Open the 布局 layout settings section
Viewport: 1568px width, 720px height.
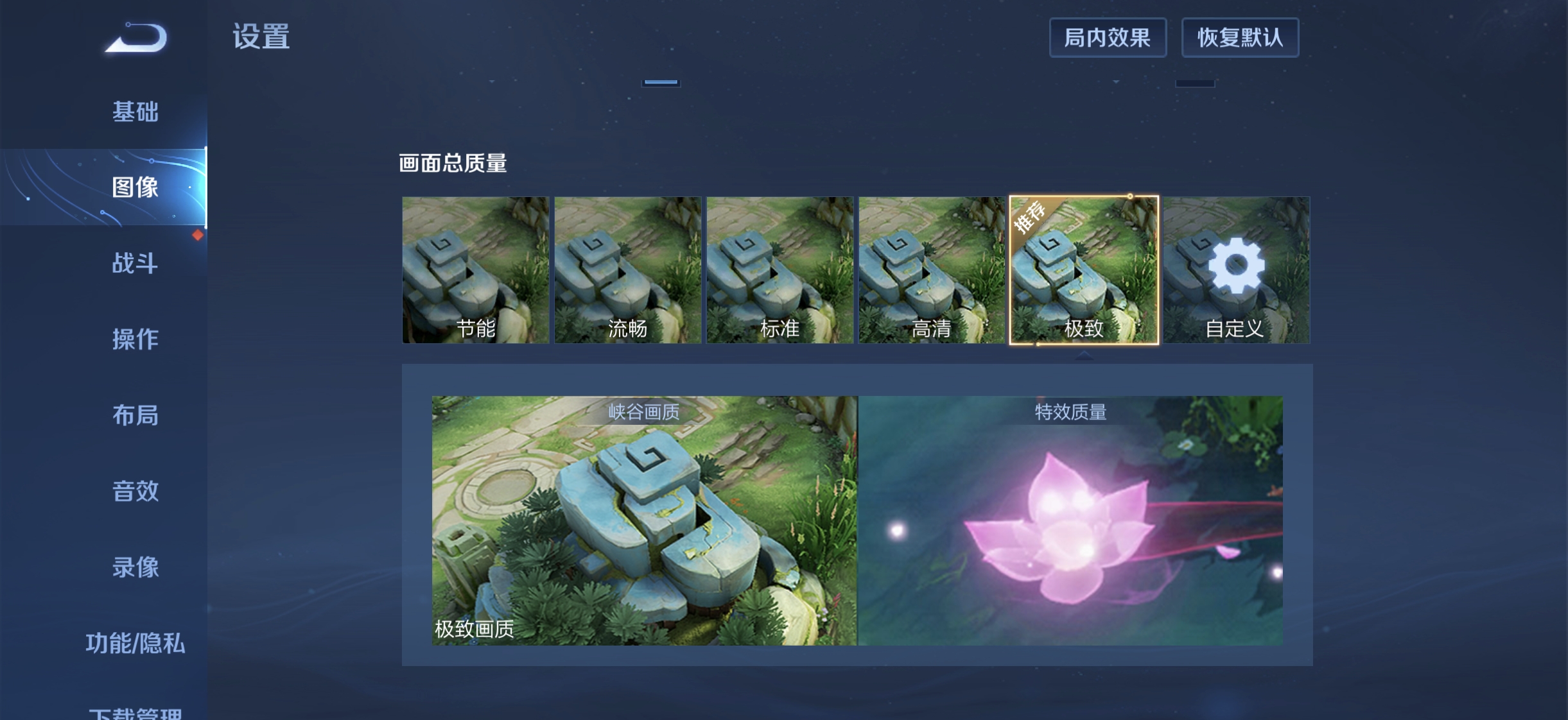(x=135, y=416)
